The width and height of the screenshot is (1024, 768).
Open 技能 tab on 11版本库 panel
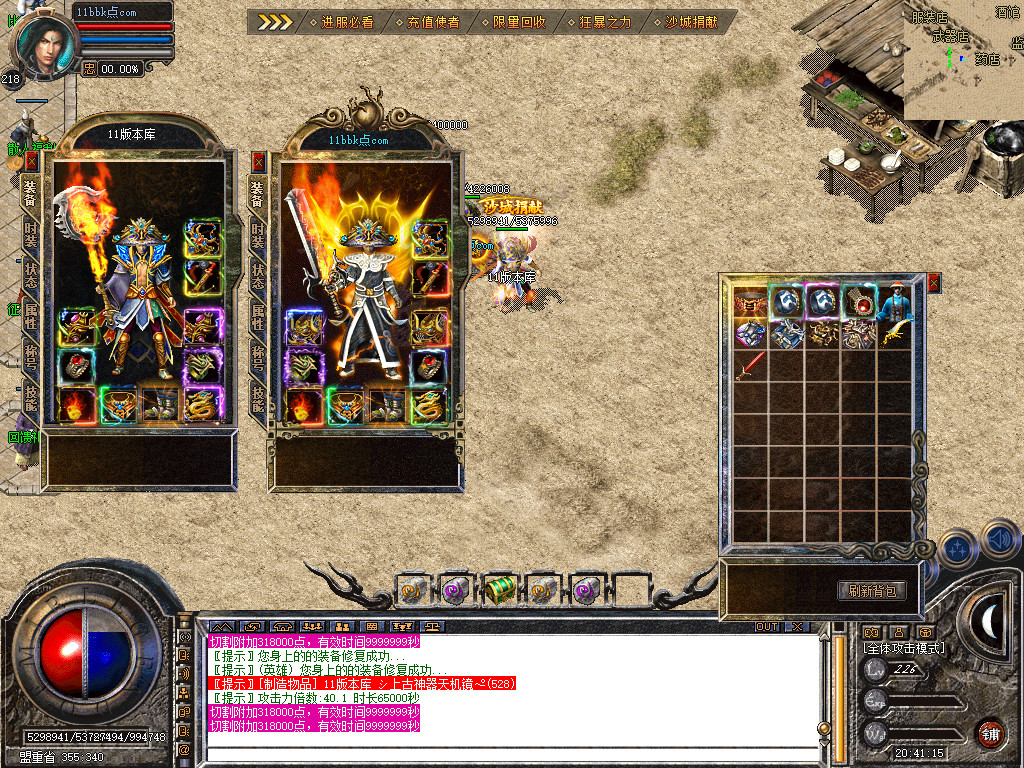pyautogui.click(x=32, y=400)
